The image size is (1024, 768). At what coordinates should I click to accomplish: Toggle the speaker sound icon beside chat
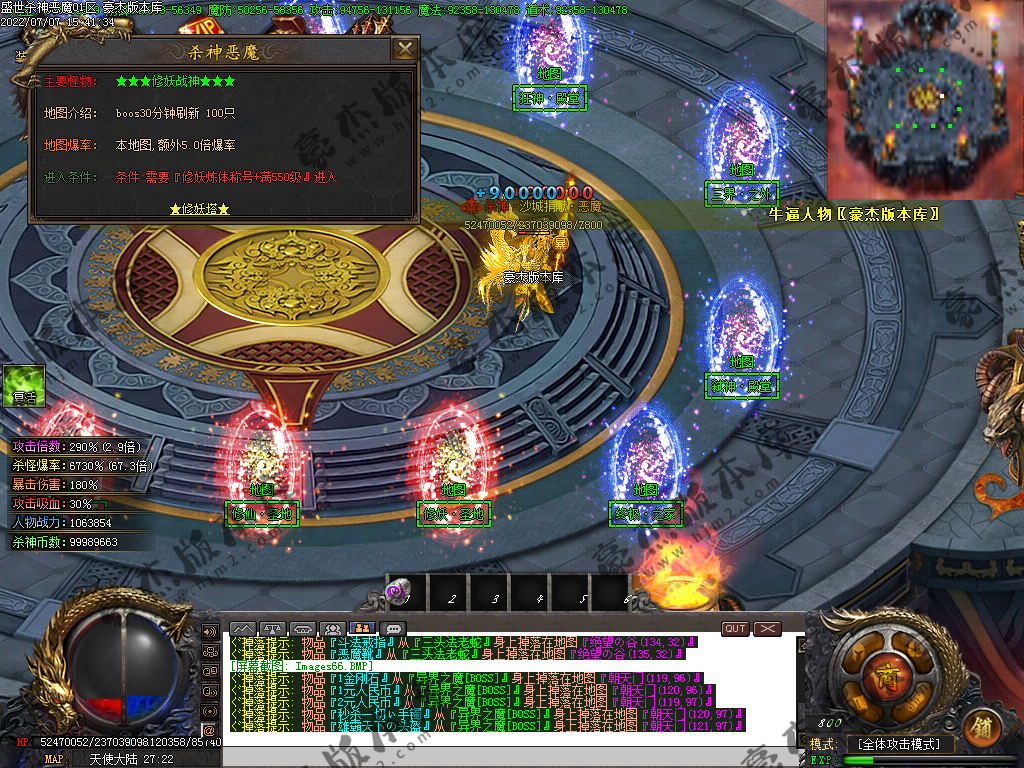click(x=209, y=632)
